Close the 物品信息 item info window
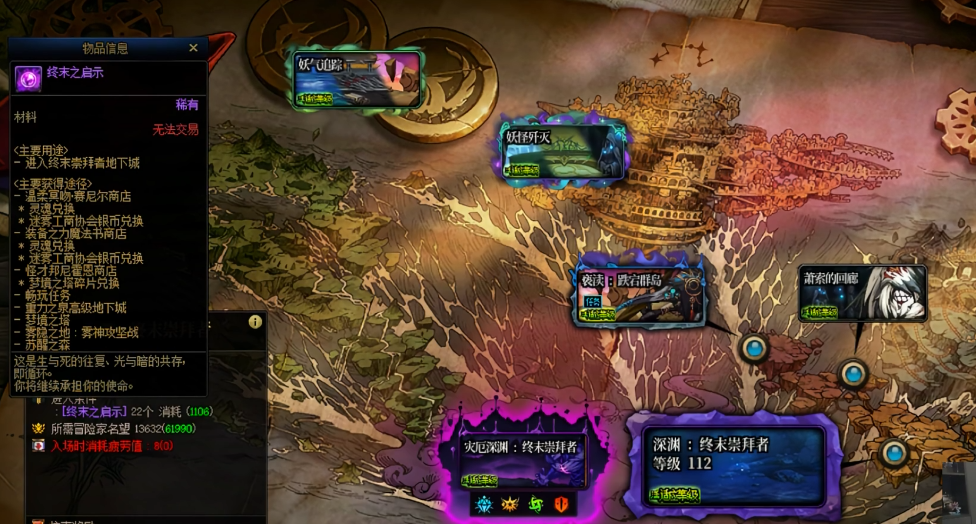Image resolution: width=976 pixels, height=524 pixels. coord(194,48)
